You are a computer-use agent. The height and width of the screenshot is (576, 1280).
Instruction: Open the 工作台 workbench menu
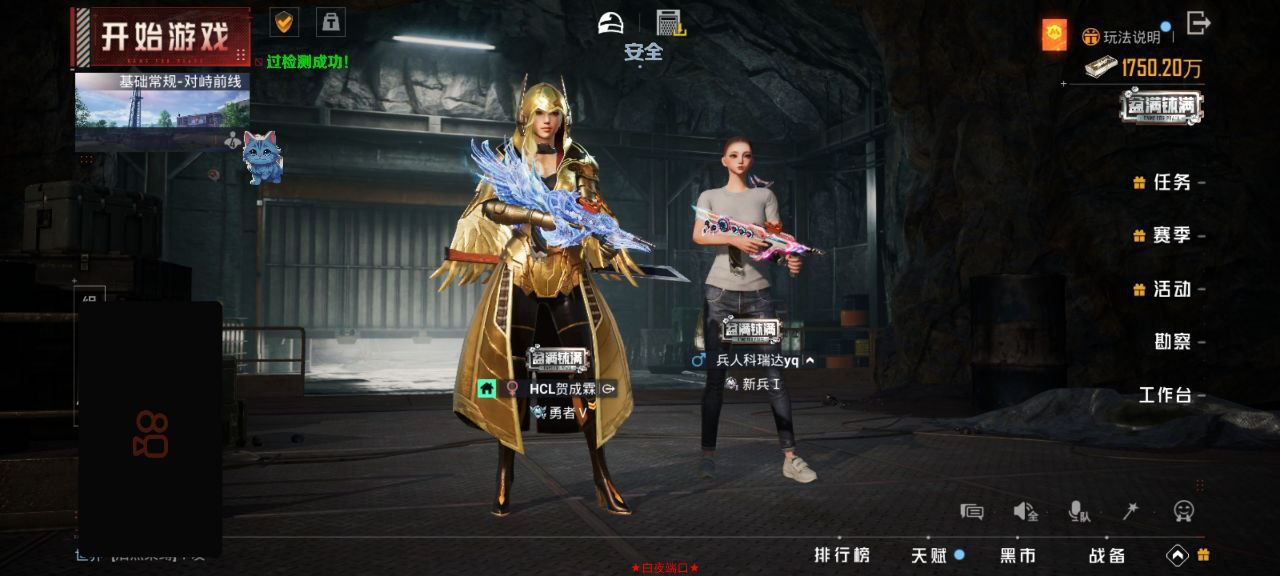1165,395
